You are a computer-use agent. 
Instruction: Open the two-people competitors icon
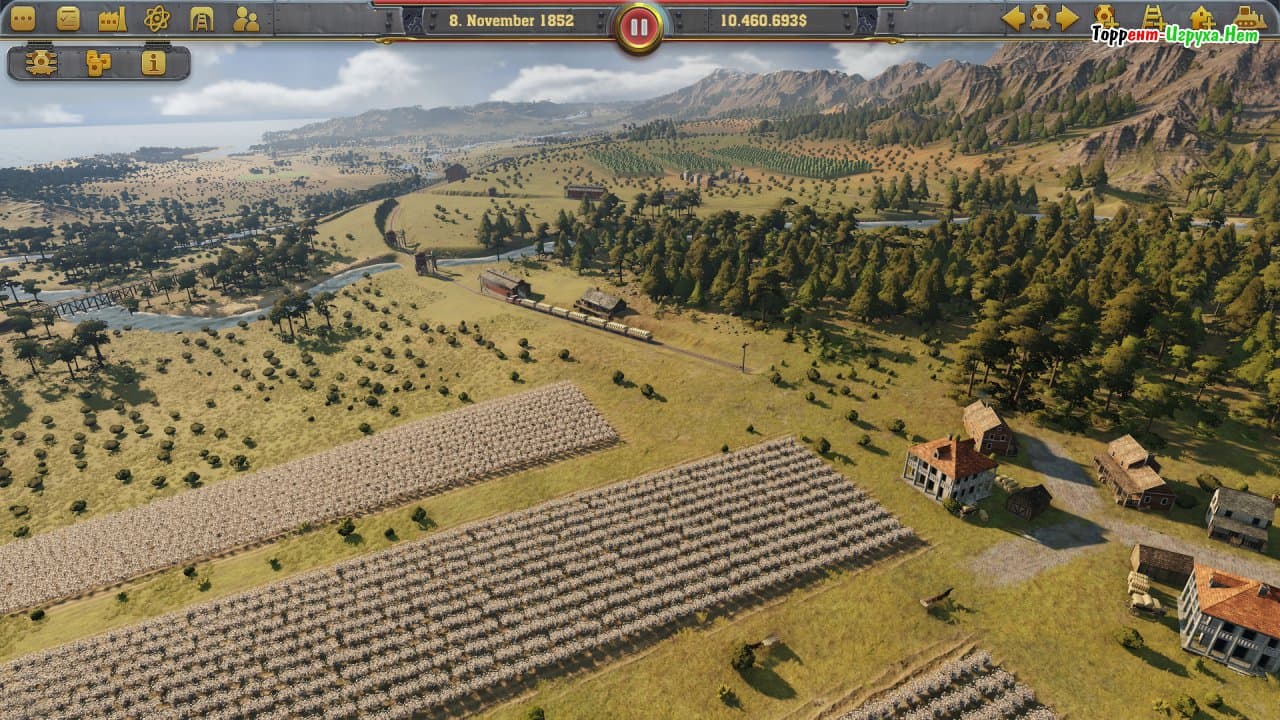(x=245, y=18)
